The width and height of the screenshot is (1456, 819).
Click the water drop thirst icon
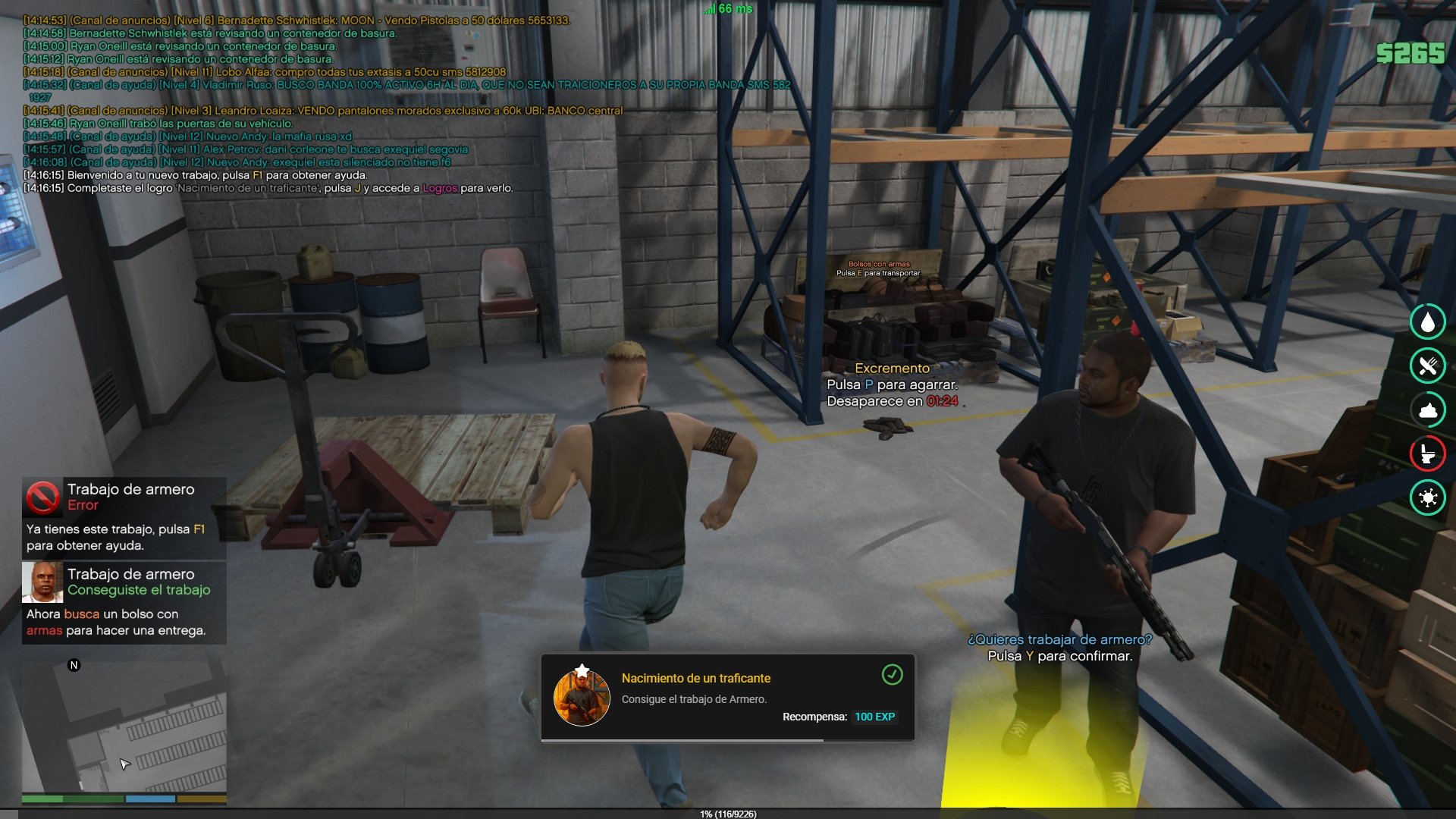pyautogui.click(x=1427, y=322)
